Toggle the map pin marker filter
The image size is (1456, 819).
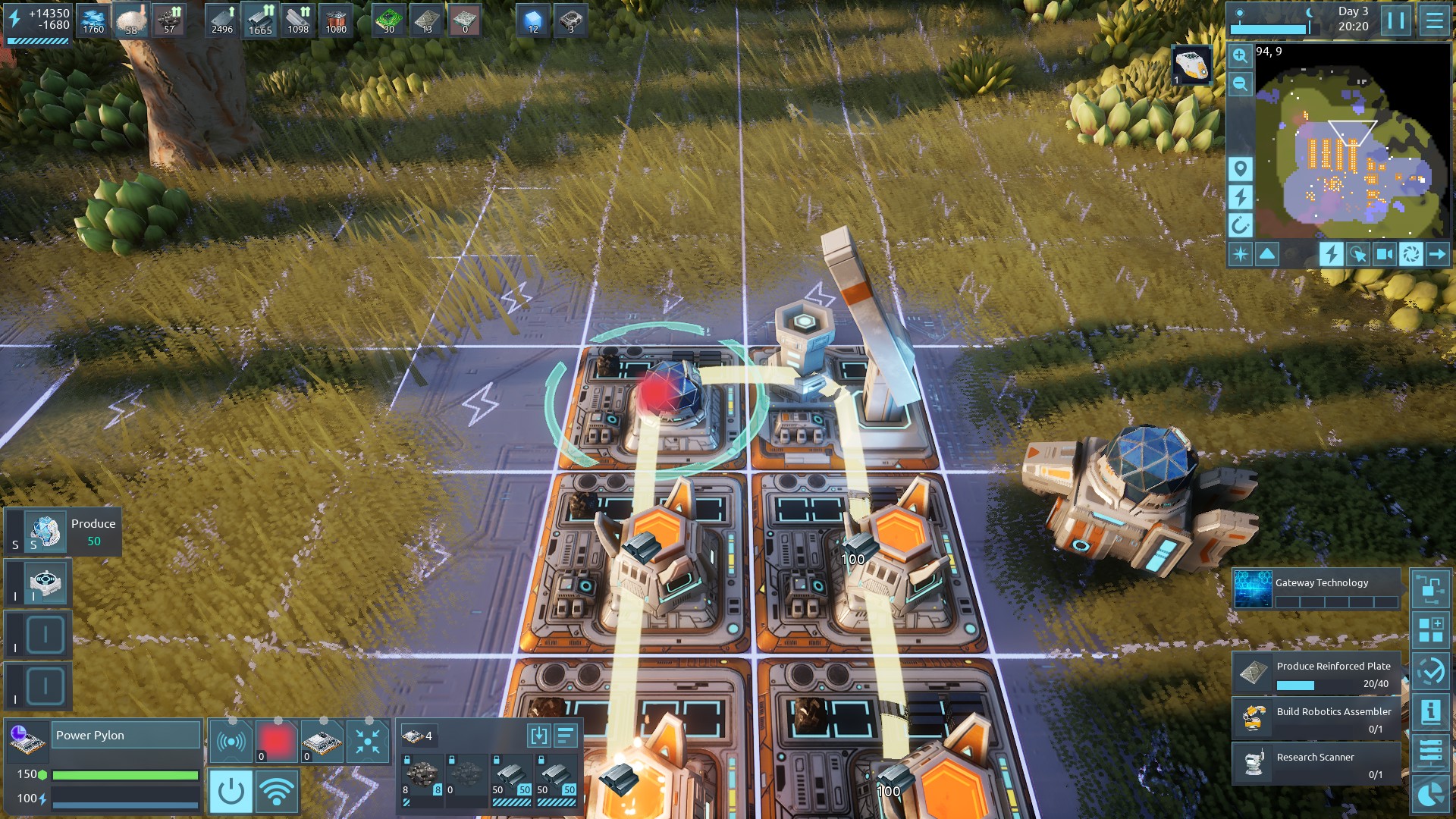click(x=1240, y=168)
